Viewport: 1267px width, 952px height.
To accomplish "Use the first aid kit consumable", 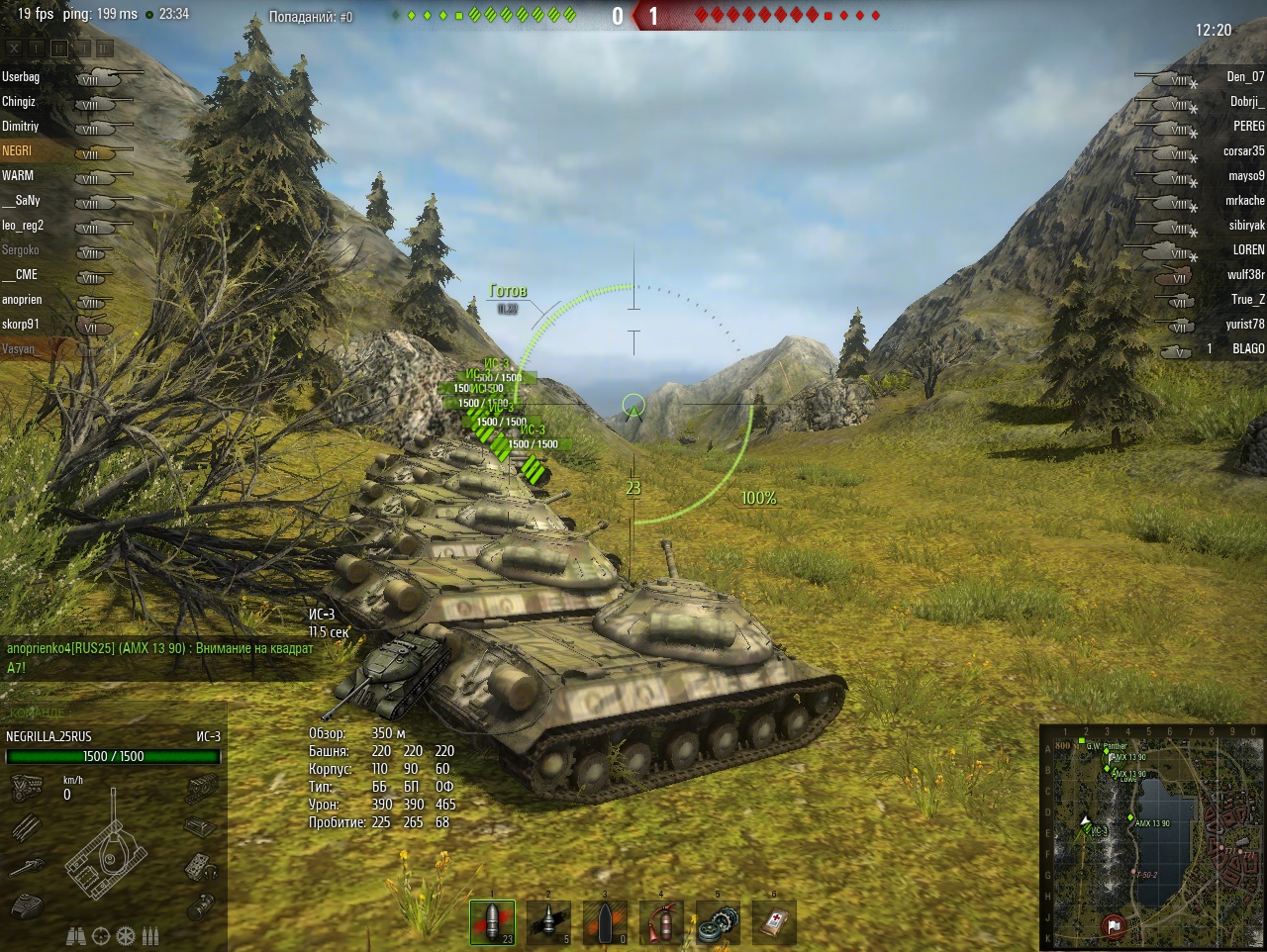I will (x=774, y=922).
